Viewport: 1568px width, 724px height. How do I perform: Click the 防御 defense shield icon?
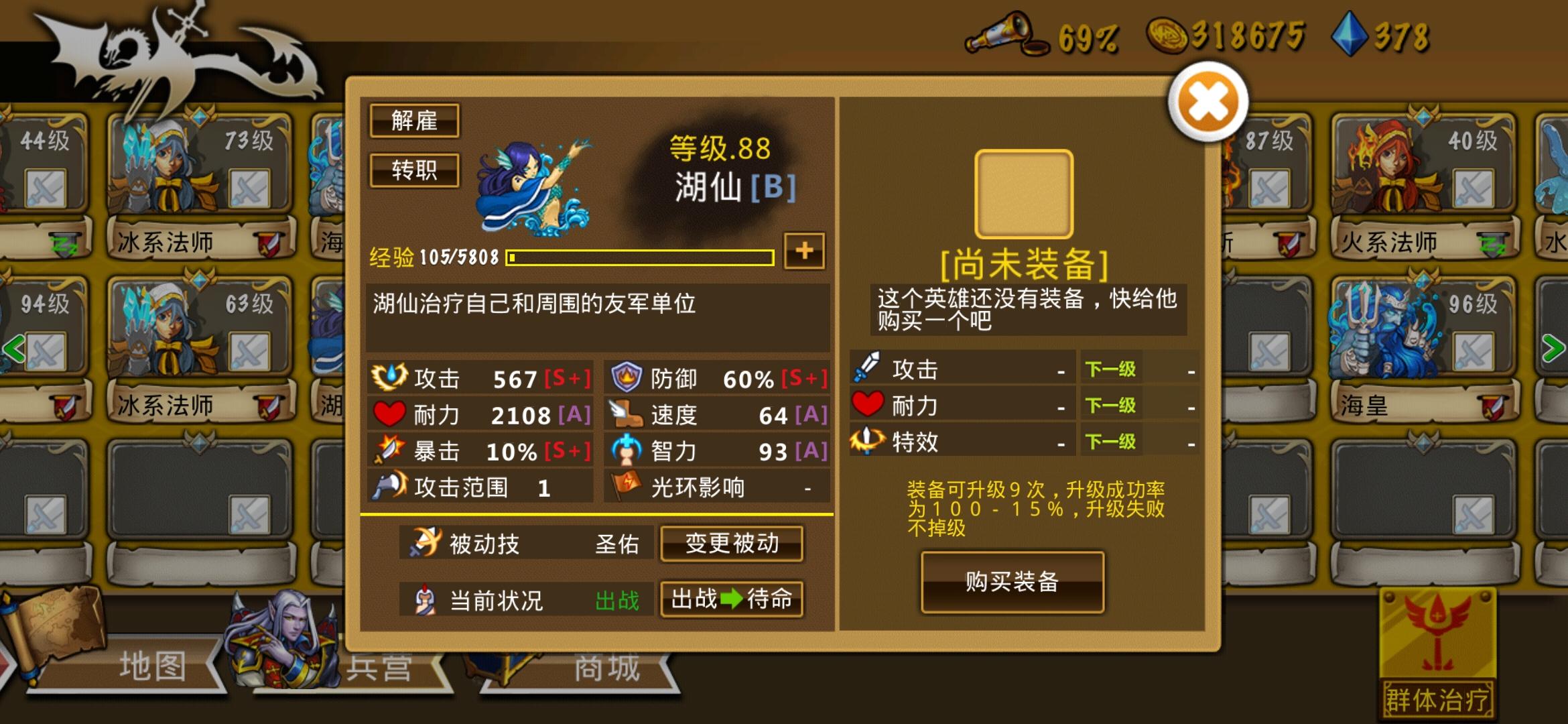pos(625,377)
